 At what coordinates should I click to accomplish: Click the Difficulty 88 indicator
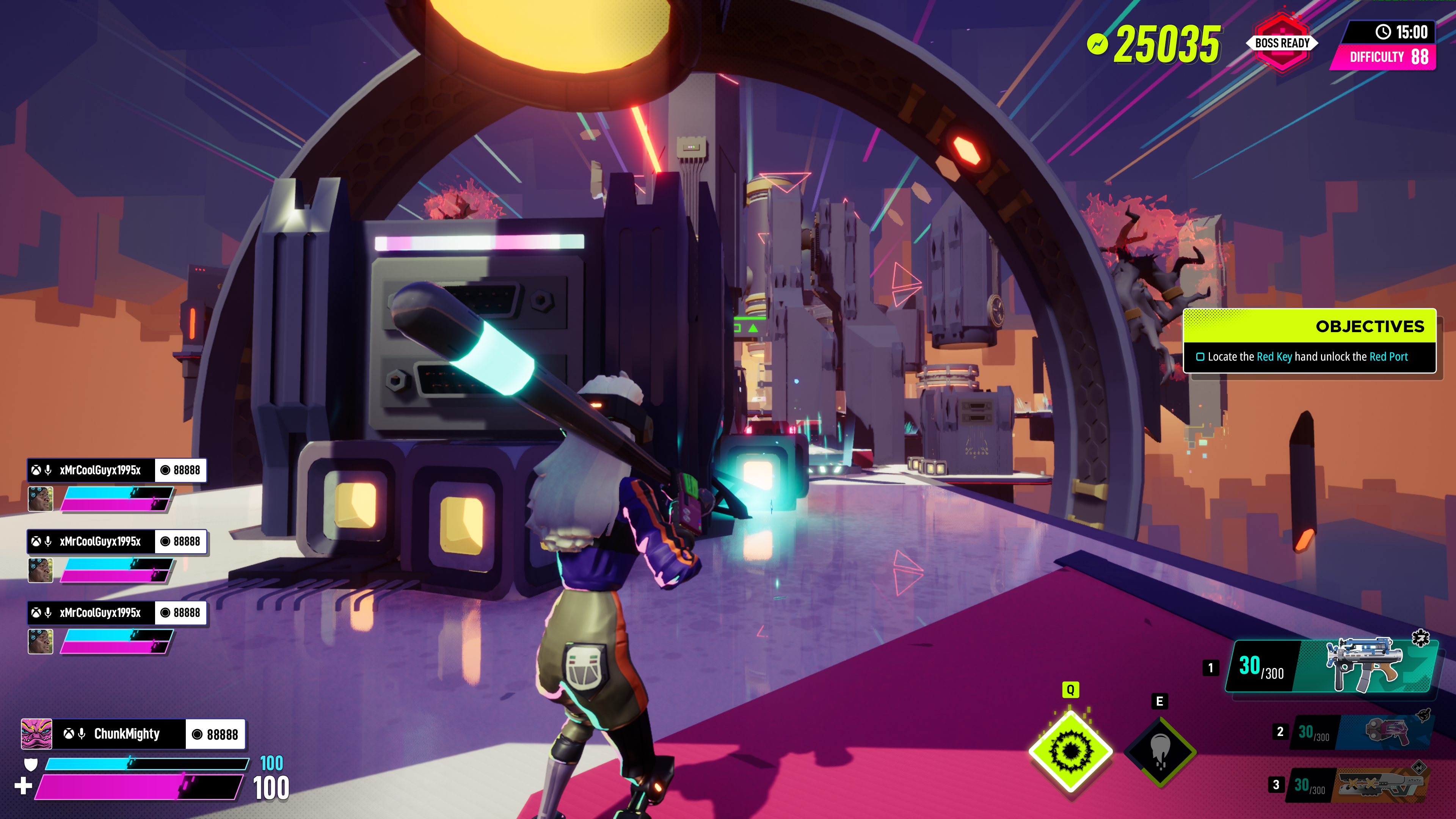click(1388, 57)
